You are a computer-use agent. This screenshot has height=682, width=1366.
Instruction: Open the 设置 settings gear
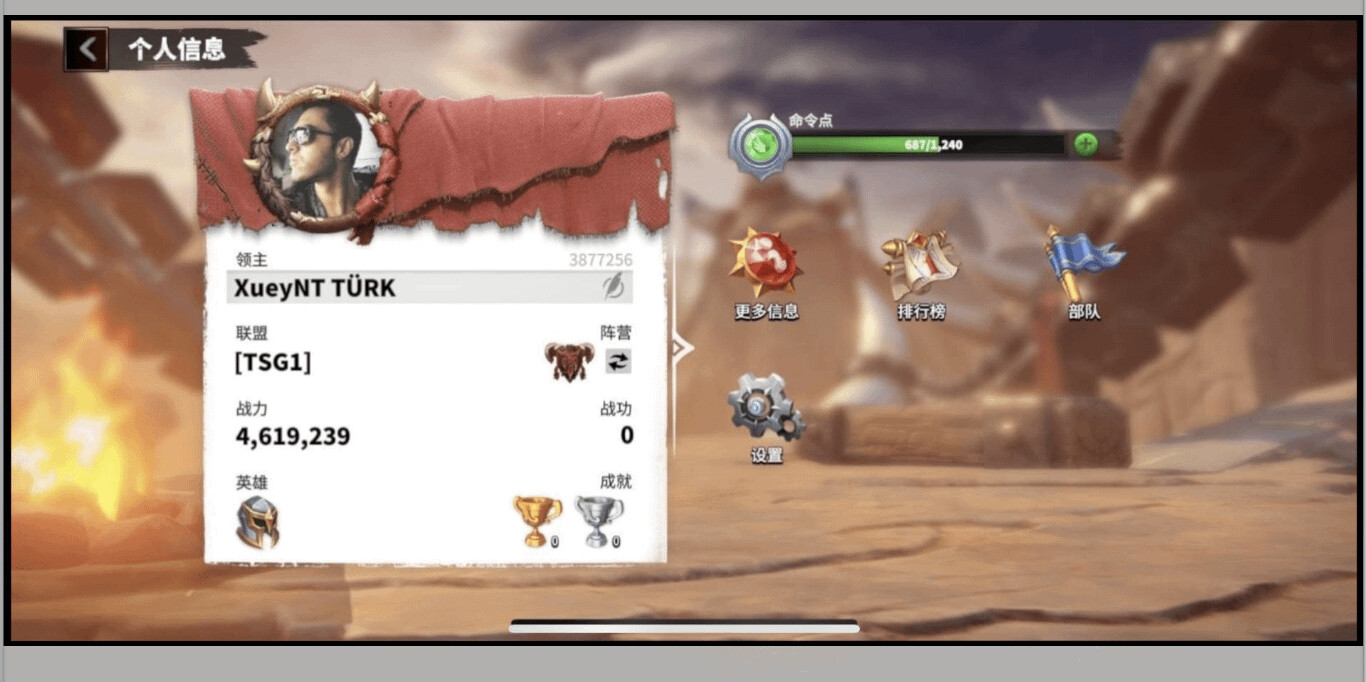(766, 415)
